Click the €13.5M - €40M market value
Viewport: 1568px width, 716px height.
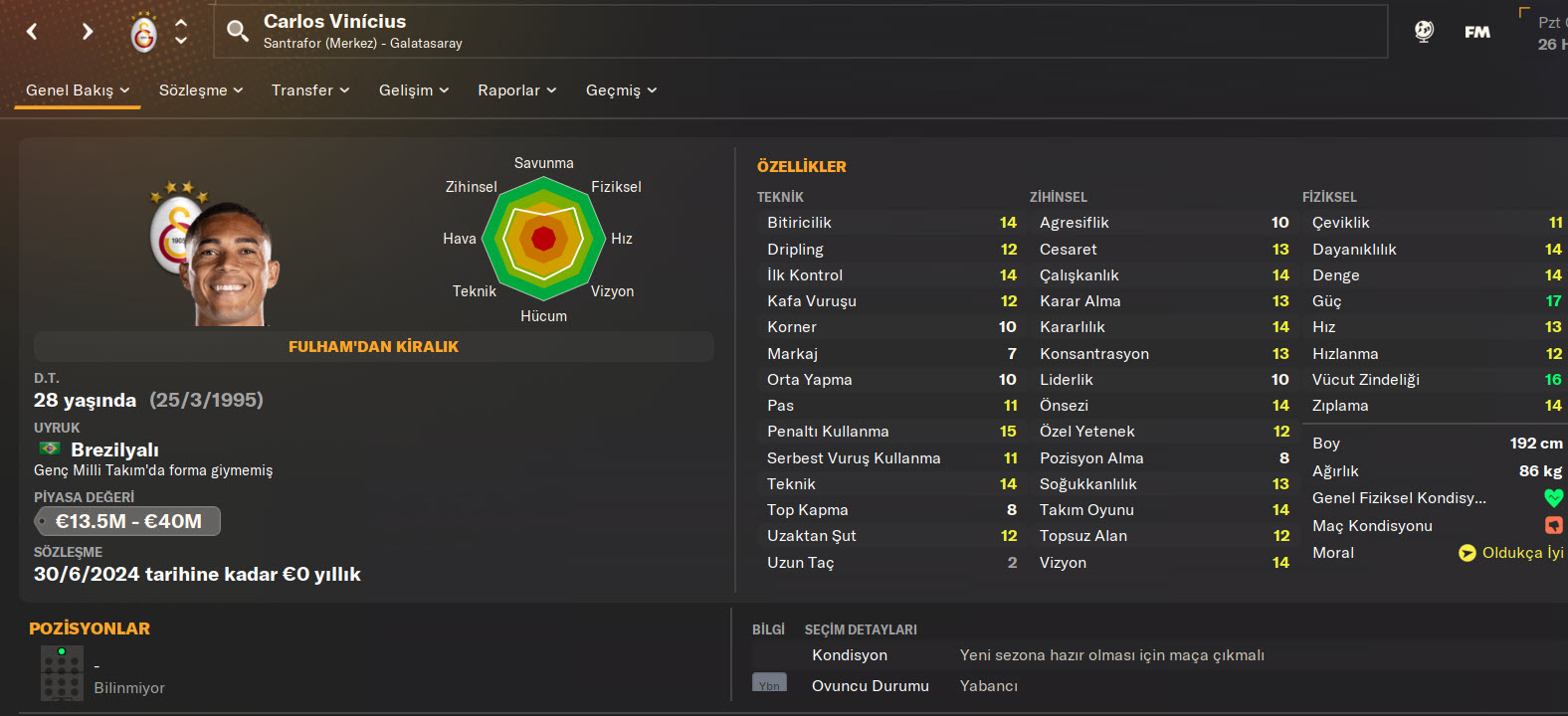127,521
